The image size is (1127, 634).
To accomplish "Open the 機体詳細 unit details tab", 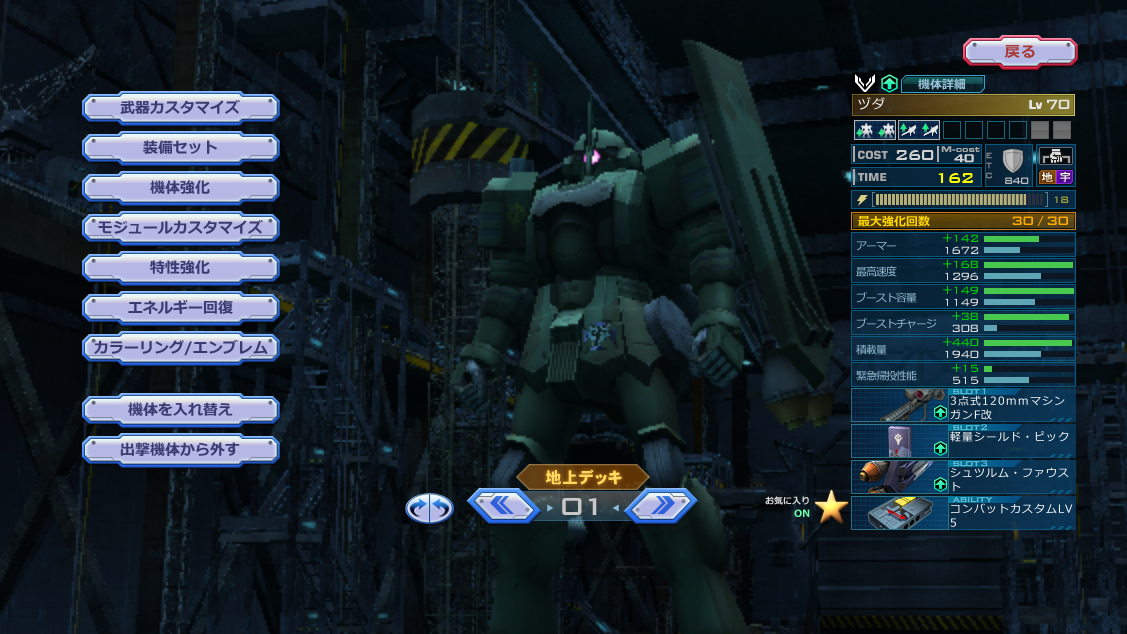I will [943, 84].
